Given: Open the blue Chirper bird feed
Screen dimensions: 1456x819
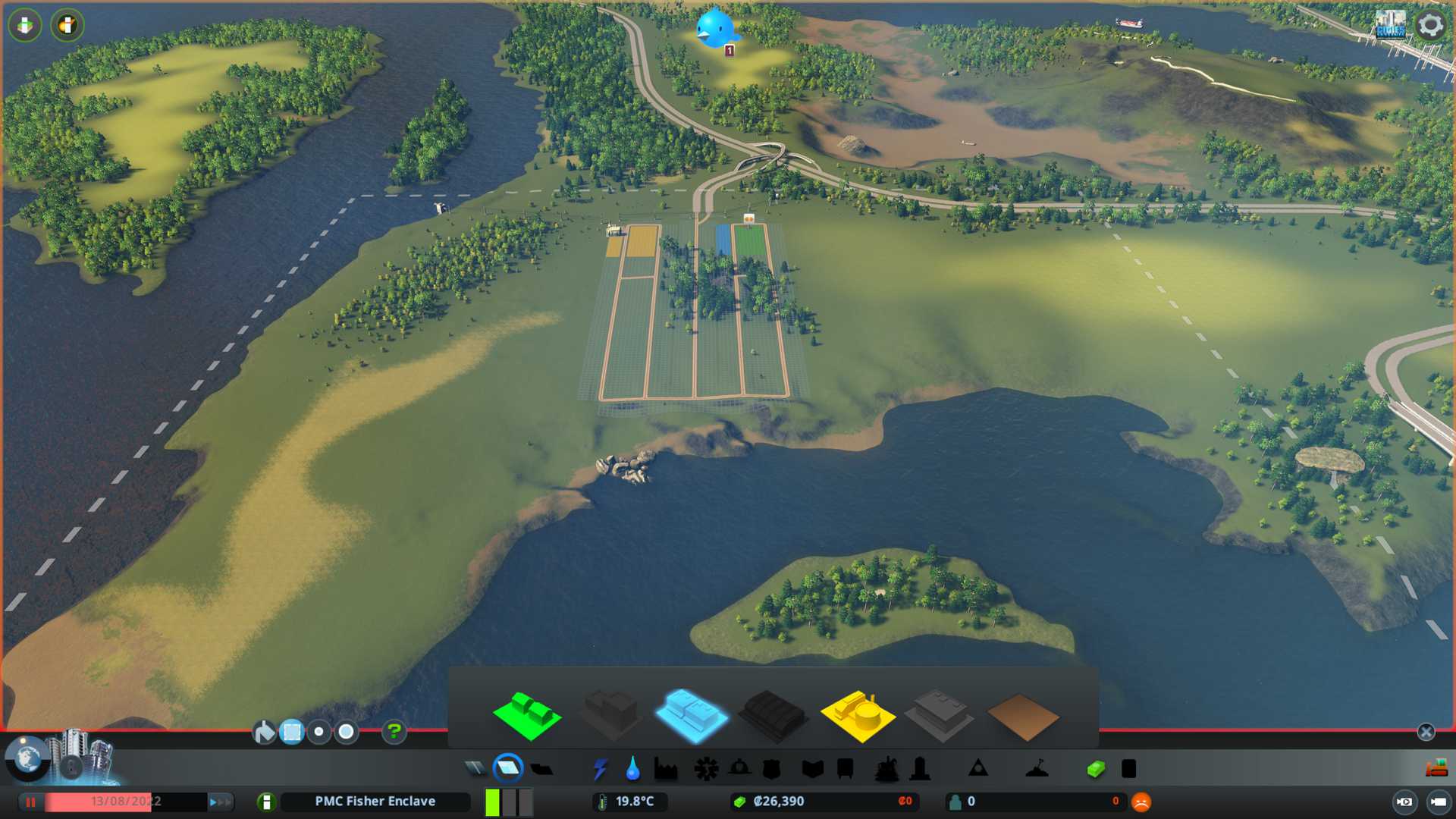Looking at the screenshot, I should [715, 28].
